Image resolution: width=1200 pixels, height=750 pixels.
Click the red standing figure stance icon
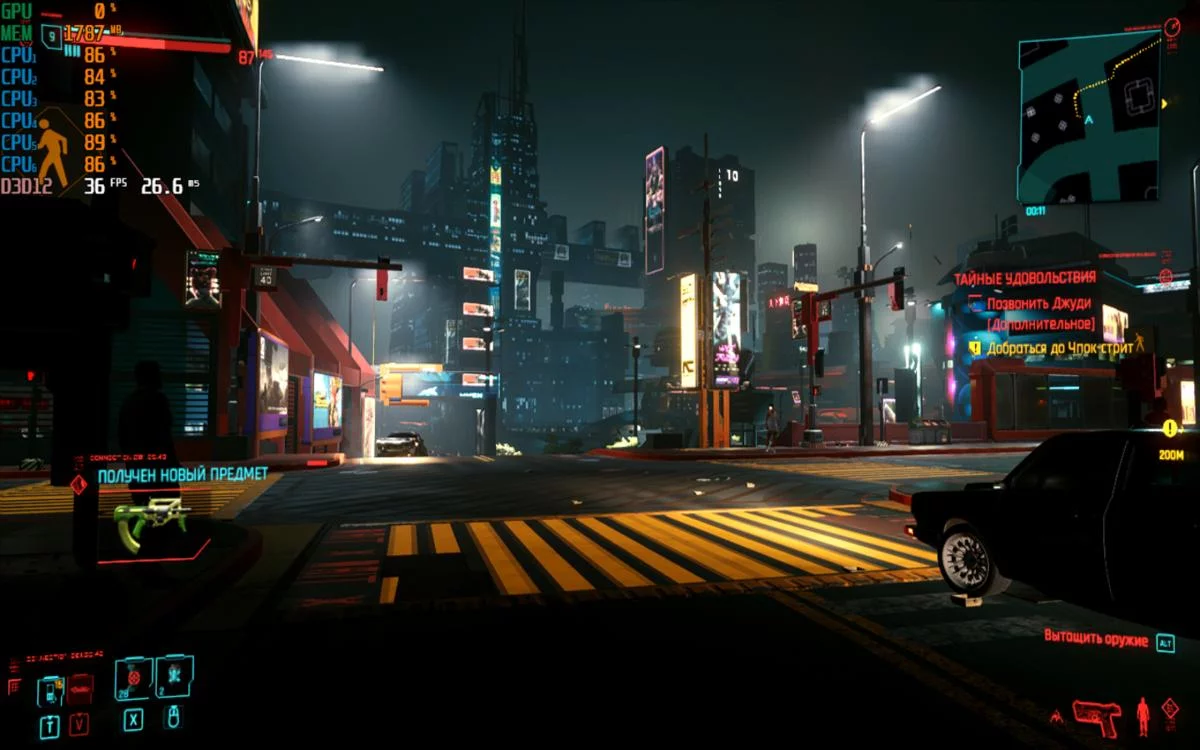pyautogui.click(x=1142, y=716)
